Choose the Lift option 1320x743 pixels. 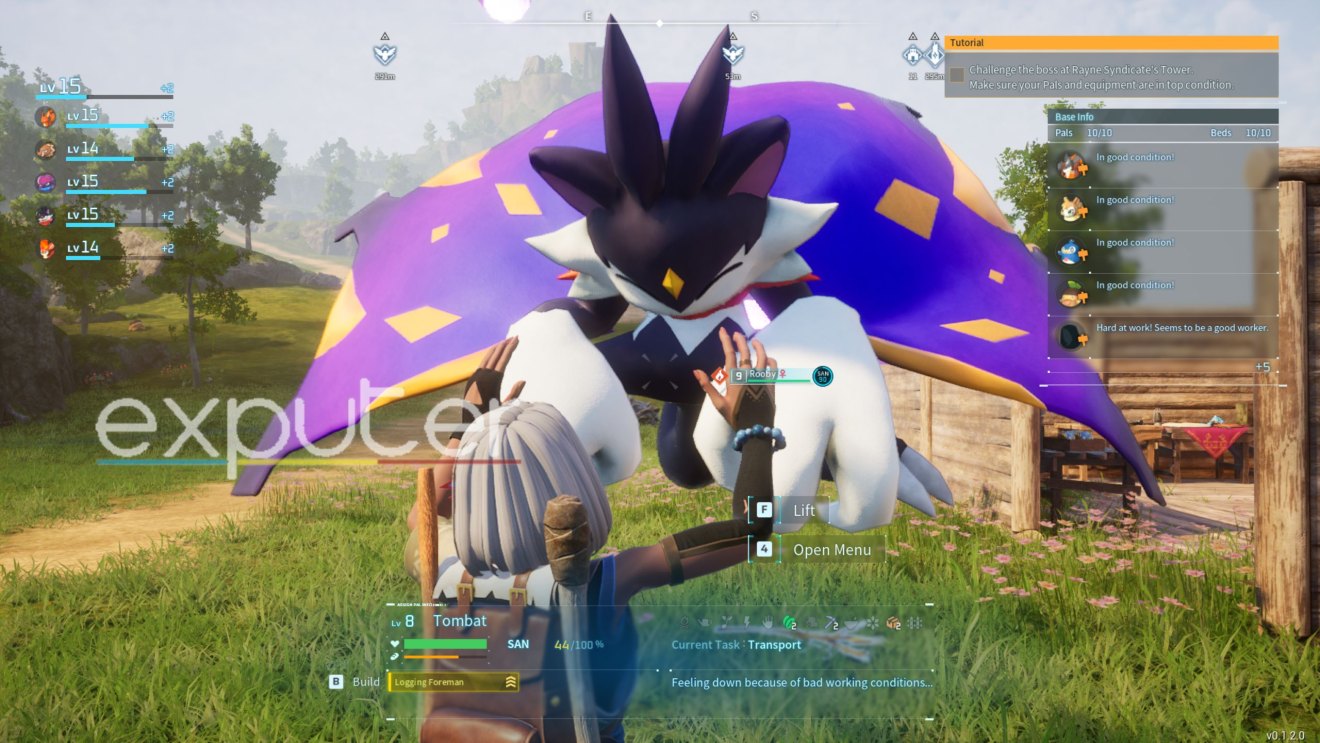803,511
